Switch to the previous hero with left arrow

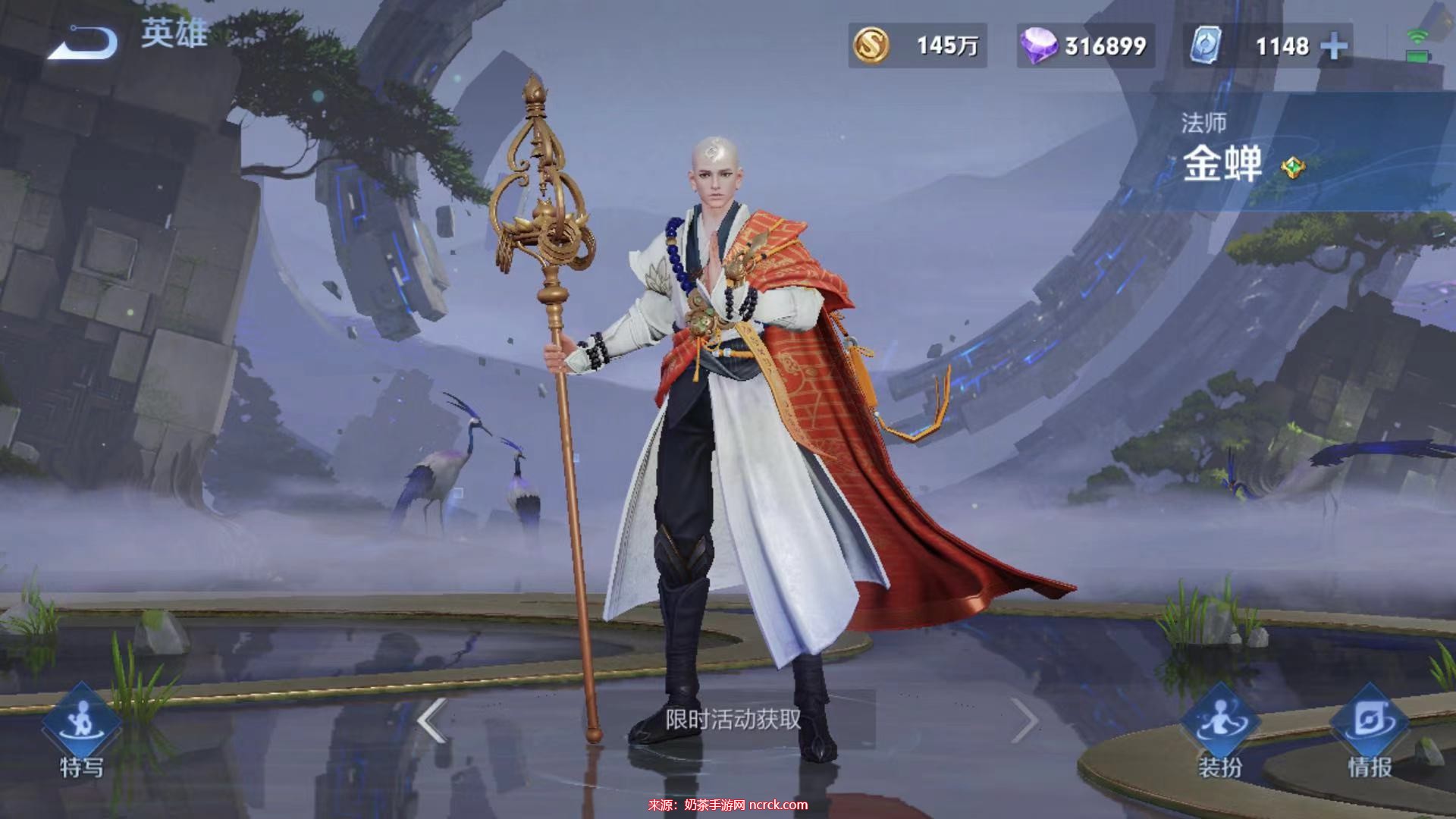pos(432,720)
